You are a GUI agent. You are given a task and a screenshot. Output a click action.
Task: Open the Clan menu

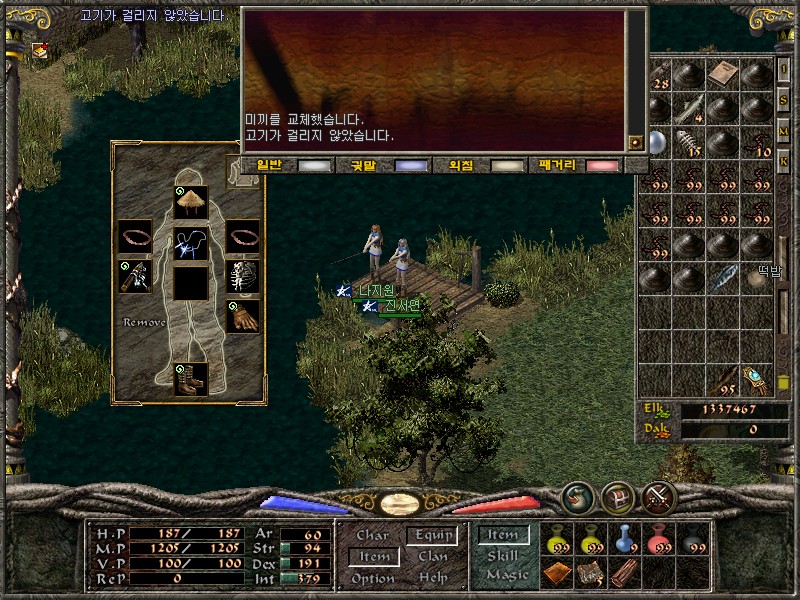[x=433, y=556]
